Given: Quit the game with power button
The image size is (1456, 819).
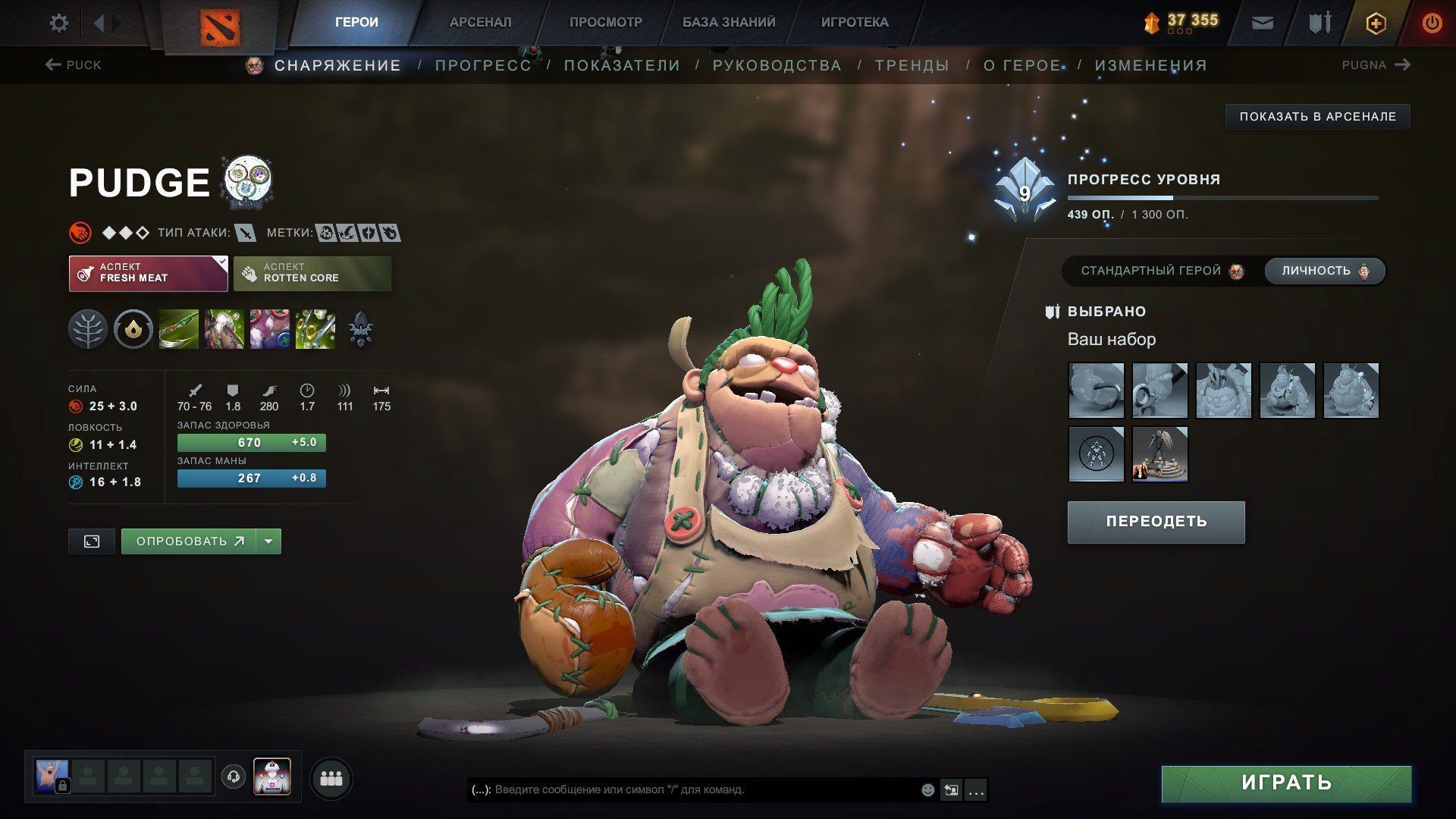Looking at the screenshot, I should tap(1431, 24).
